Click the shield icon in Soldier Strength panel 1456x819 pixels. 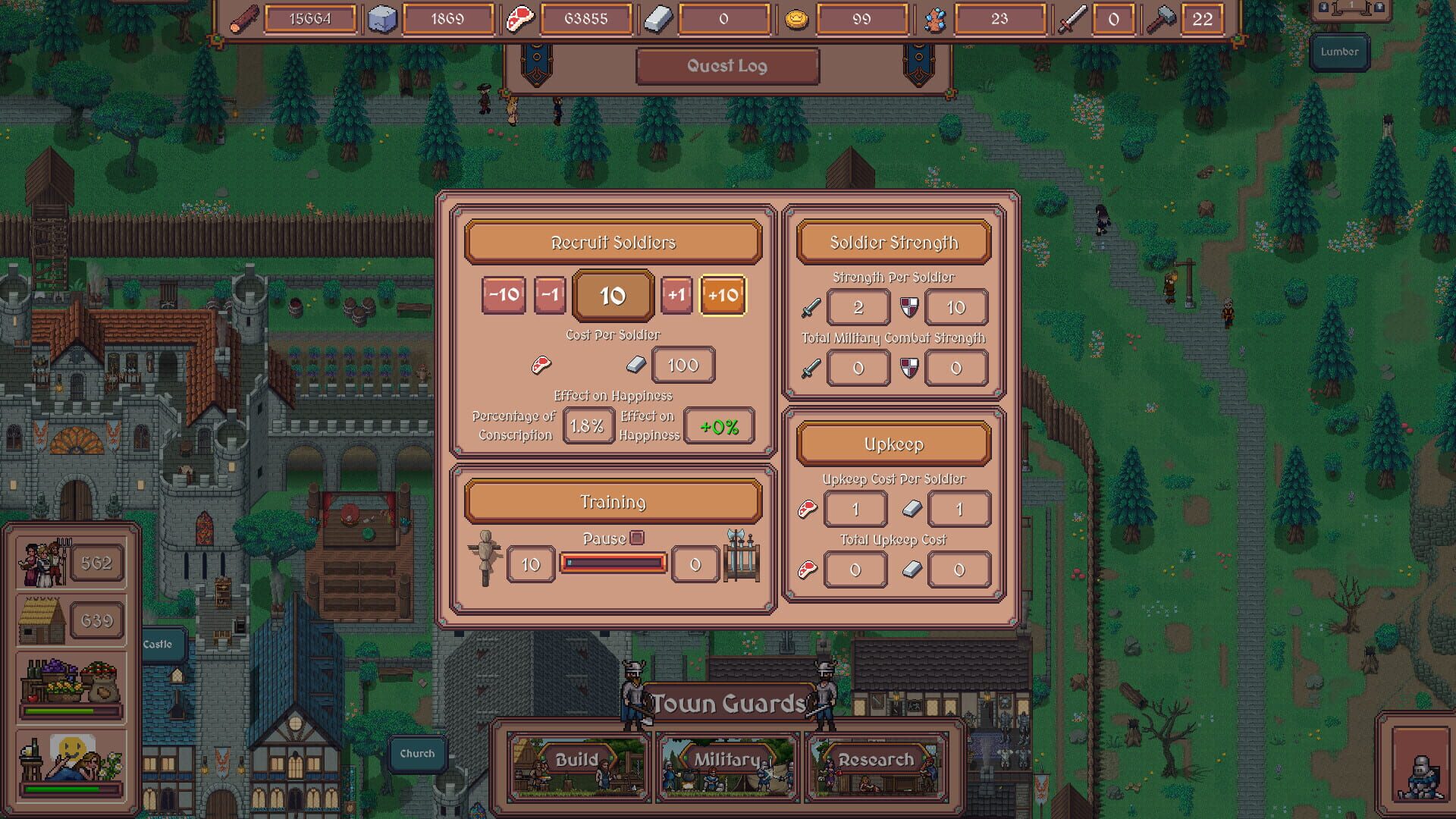pyautogui.click(x=910, y=307)
